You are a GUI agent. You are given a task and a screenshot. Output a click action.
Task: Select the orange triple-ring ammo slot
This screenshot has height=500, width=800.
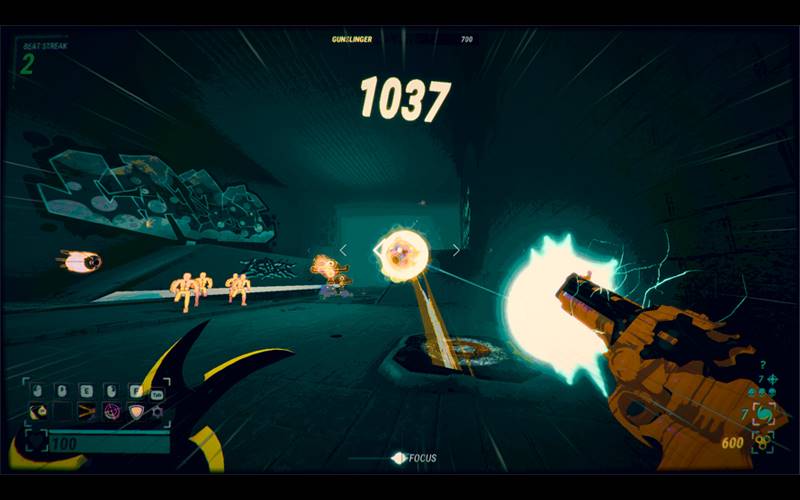[763, 441]
